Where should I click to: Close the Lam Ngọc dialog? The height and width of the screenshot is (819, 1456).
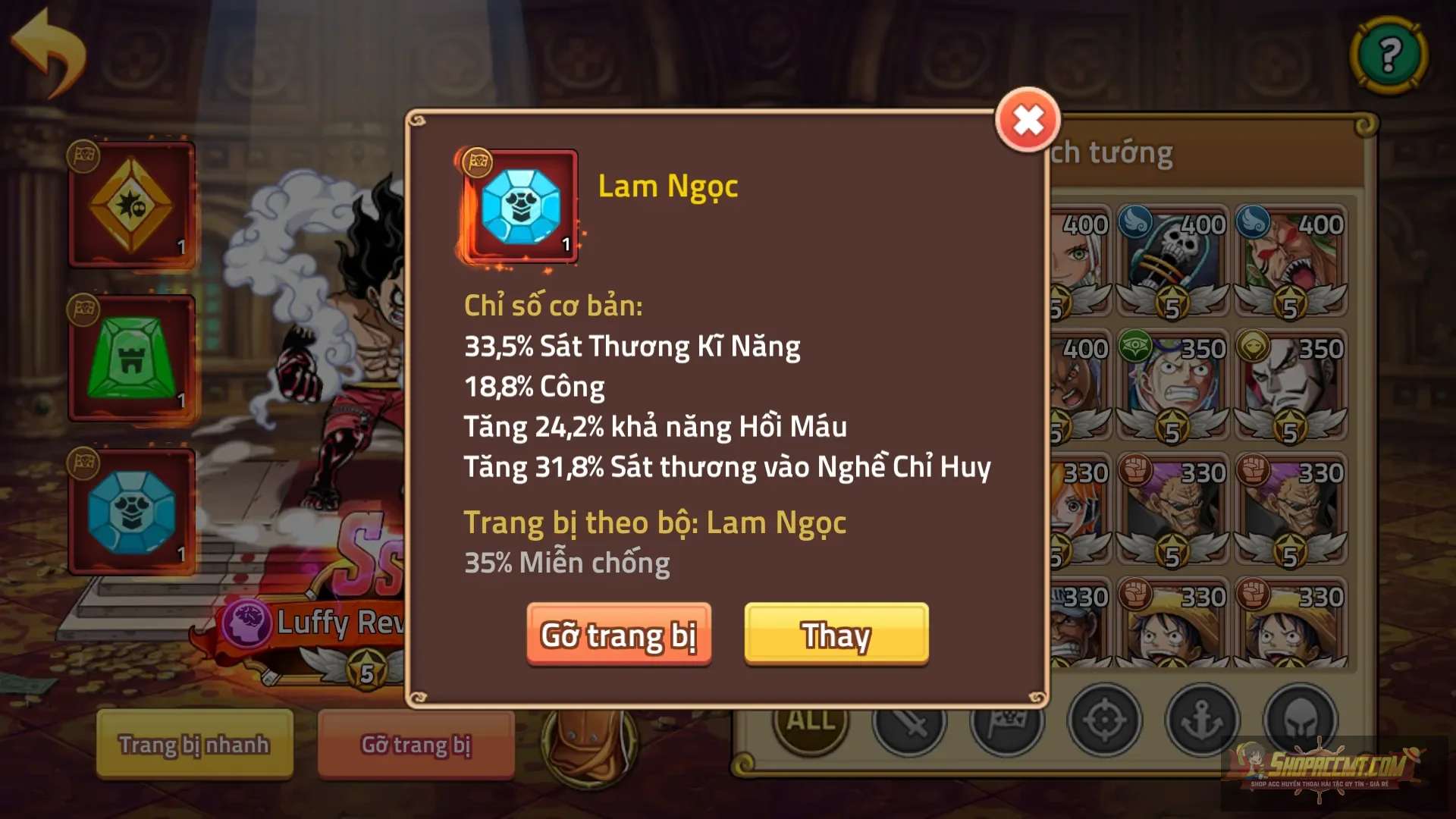coord(1028,118)
